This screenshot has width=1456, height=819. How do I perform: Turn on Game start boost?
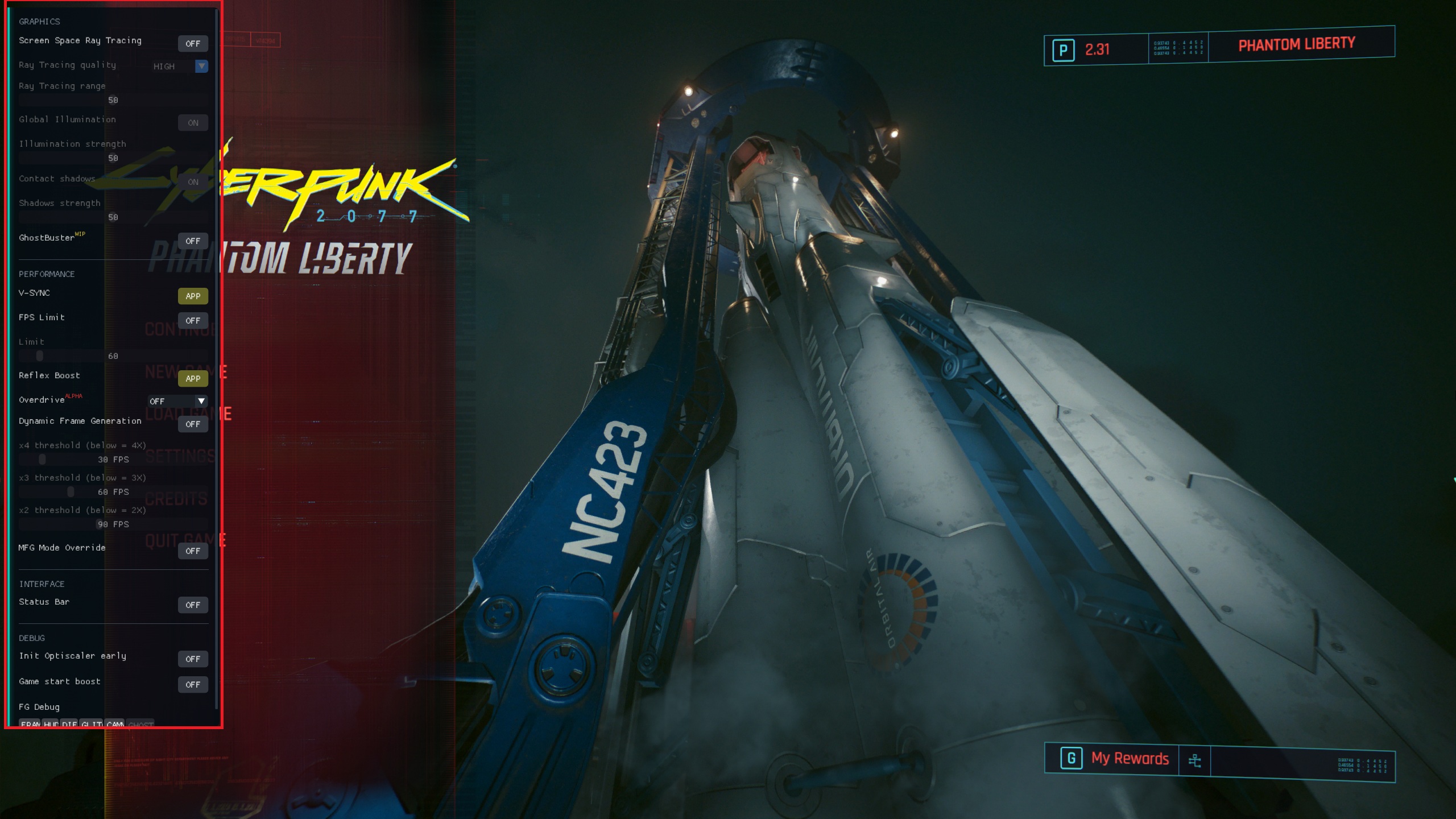193,684
